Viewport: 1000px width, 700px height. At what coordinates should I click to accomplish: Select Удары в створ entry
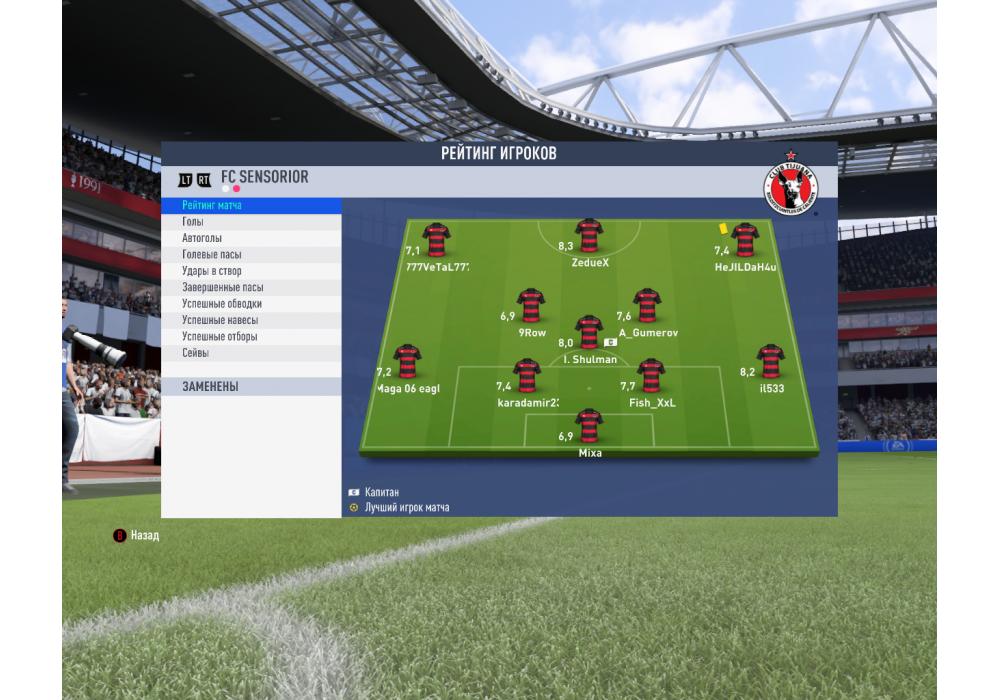pos(250,271)
